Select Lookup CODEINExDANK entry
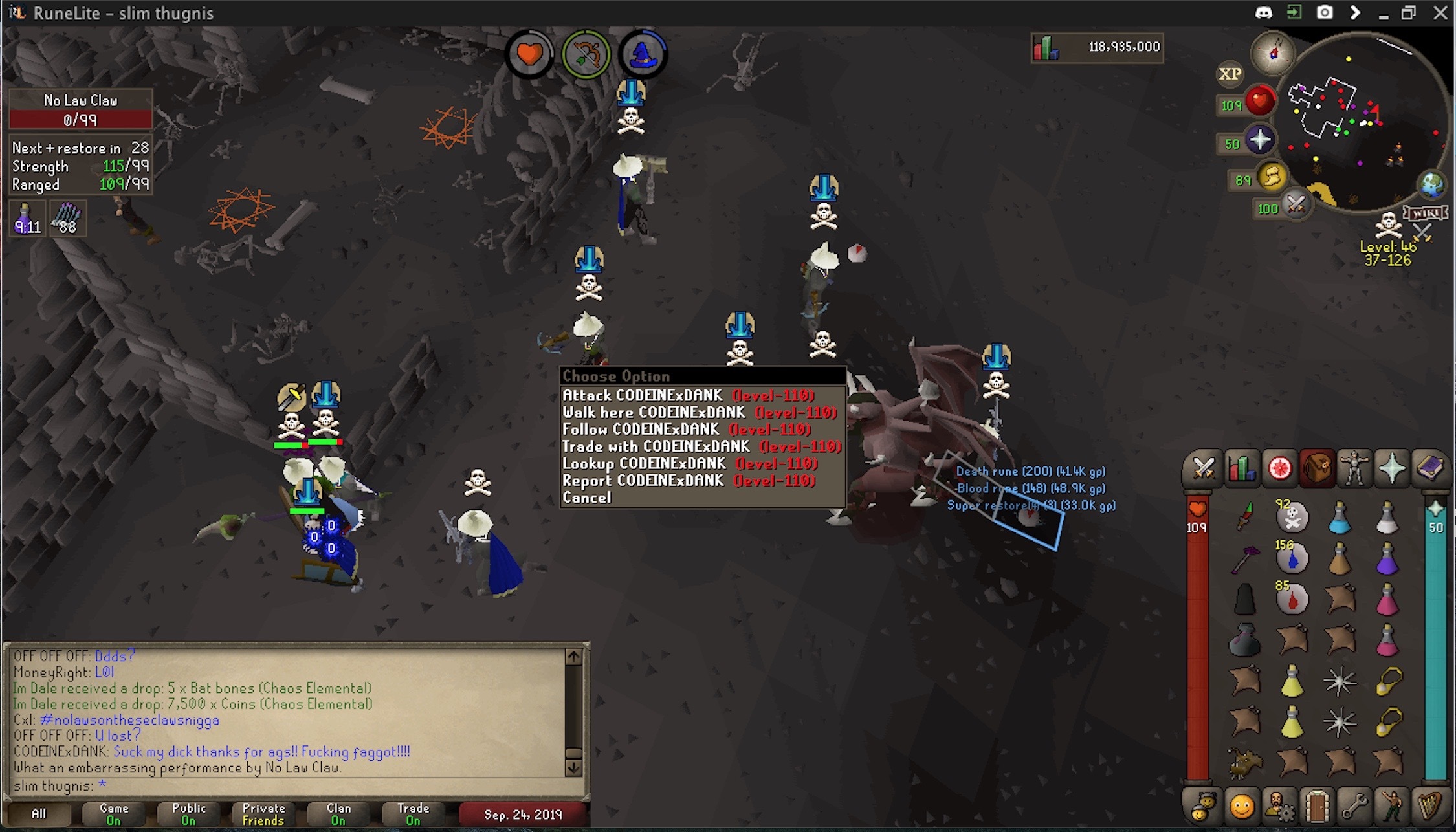The width and height of the screenshot is (1456, 832). click(689, 464)
